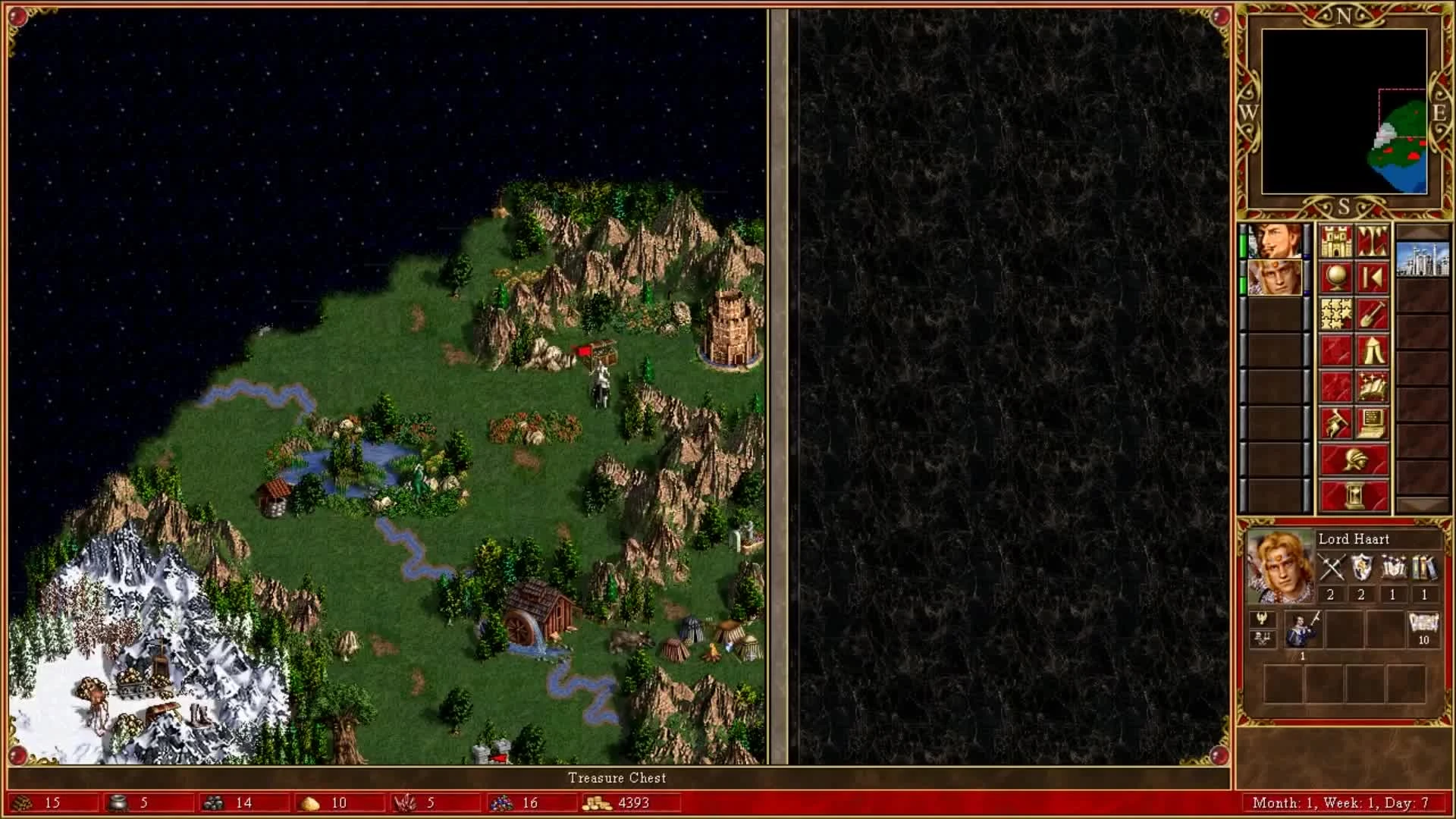Select Lord Haart's portrait in the hero roster
Viewport: 1456px width, 819px height.
click(1276, 277)
